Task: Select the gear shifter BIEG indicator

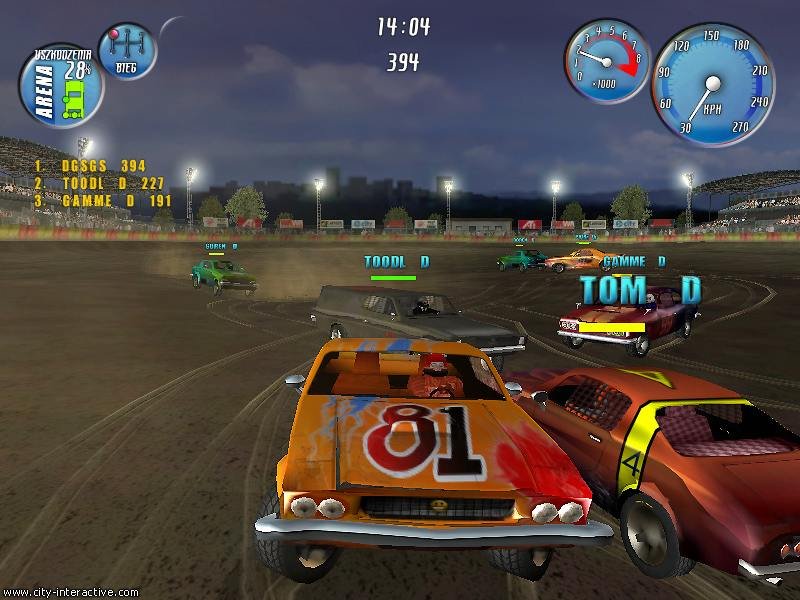Action: click(128, 51)
